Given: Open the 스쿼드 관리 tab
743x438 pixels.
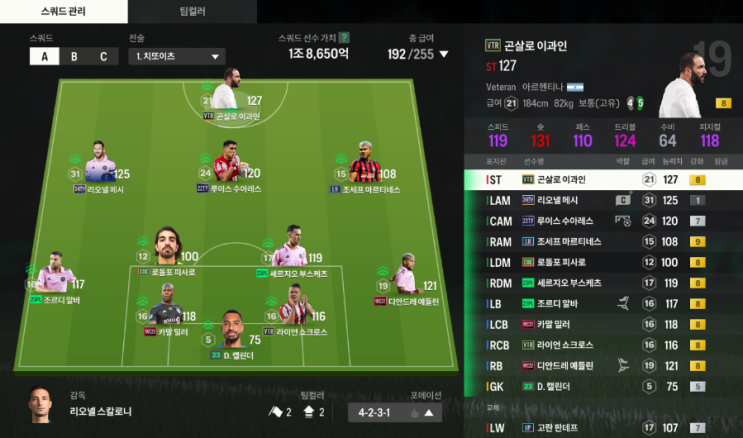Looking at the screenshot, I should tap(63, 11).
